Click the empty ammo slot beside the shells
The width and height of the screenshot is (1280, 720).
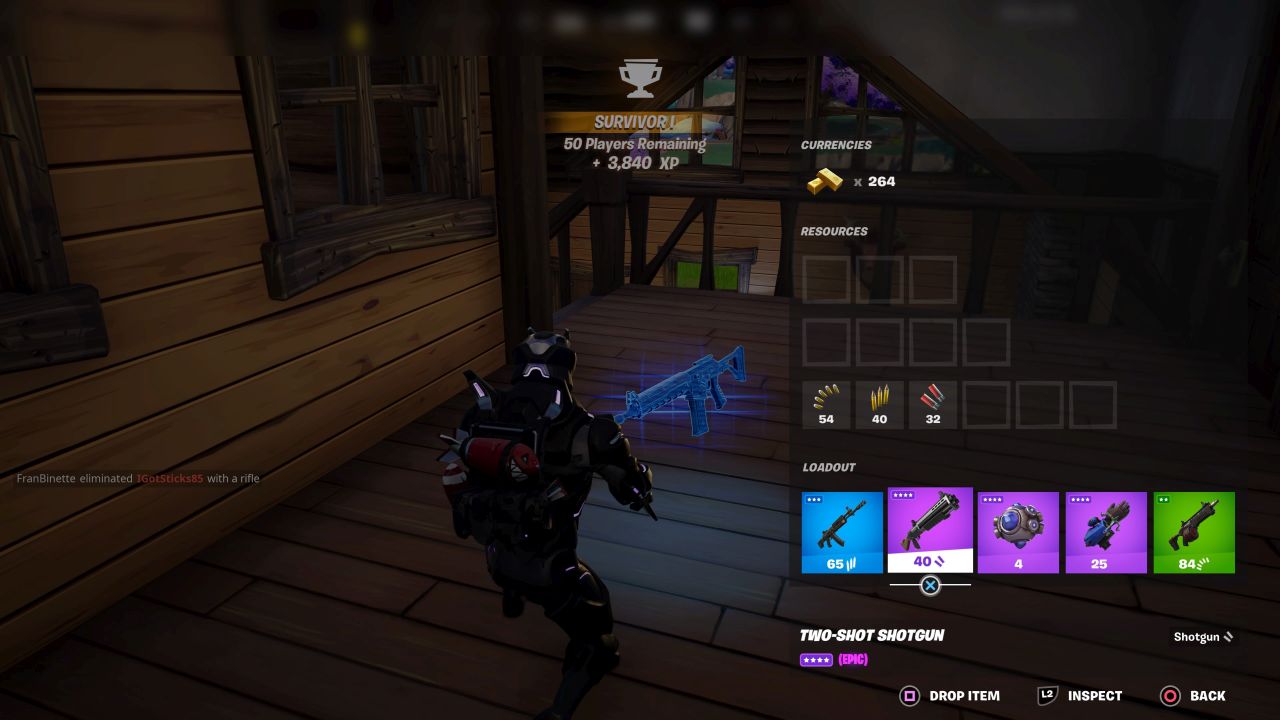click(x=985, y=404)
